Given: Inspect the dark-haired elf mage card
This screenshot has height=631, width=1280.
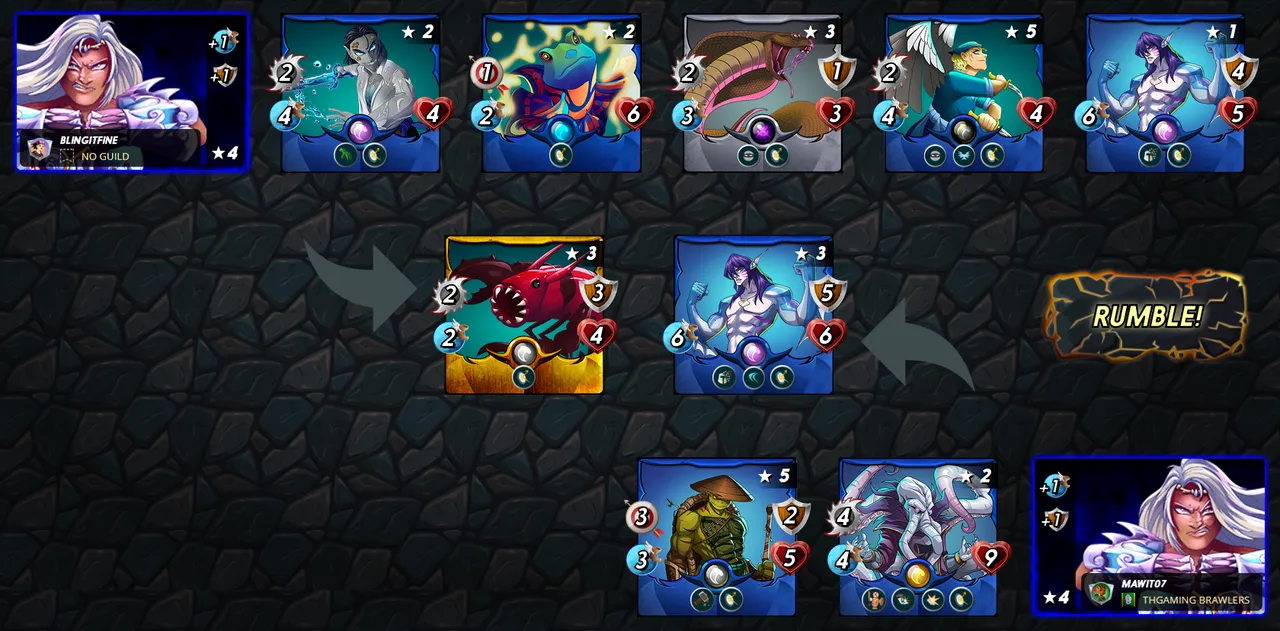Looking at the screenshot, I should (361, 92).
